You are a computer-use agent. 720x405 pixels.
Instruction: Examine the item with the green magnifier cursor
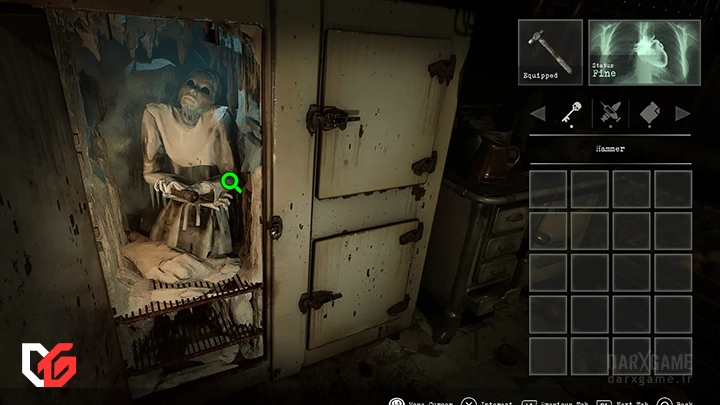(x=231, y=182)
